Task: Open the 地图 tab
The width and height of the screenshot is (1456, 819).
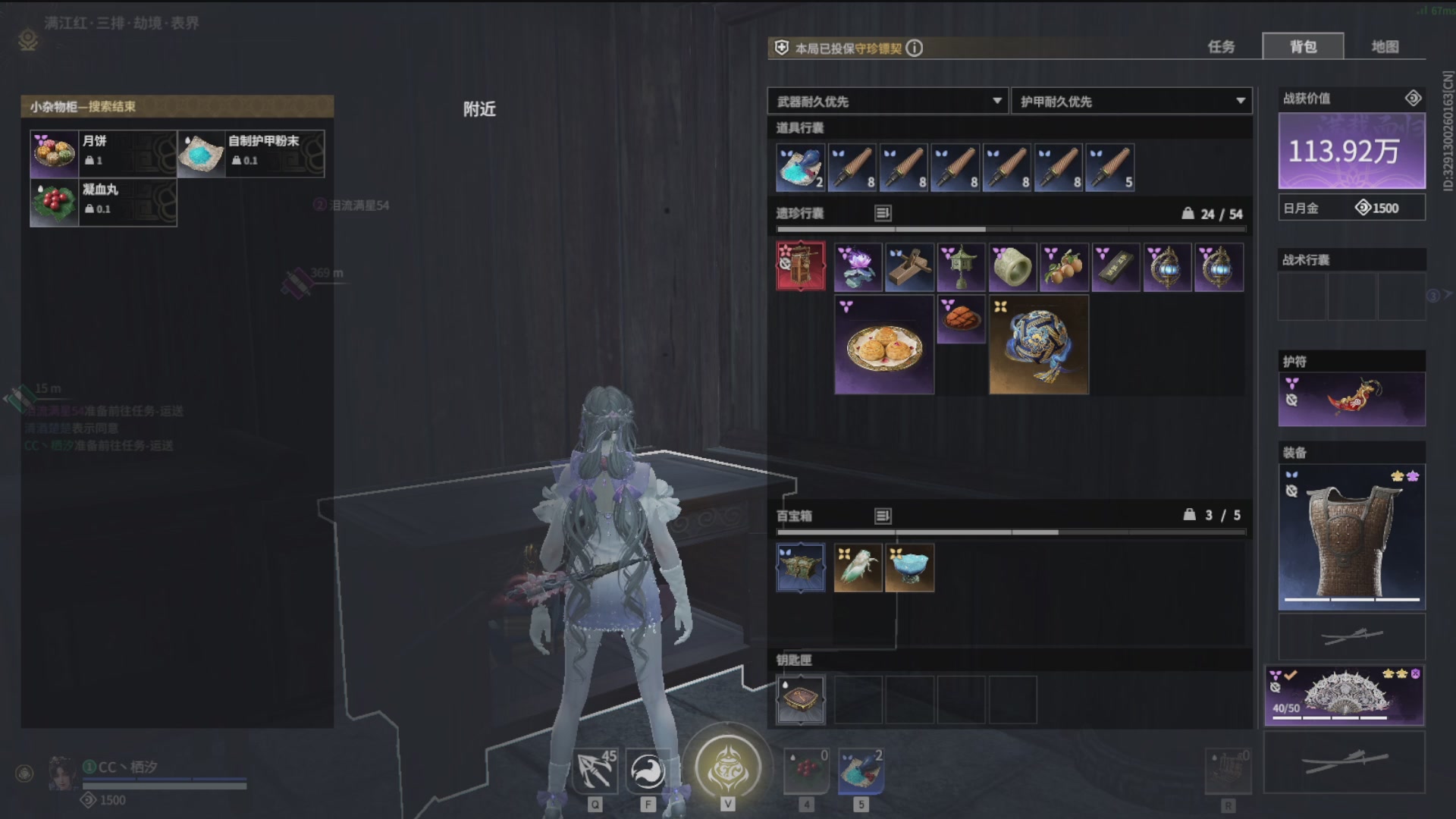Action: (1385, 47)
